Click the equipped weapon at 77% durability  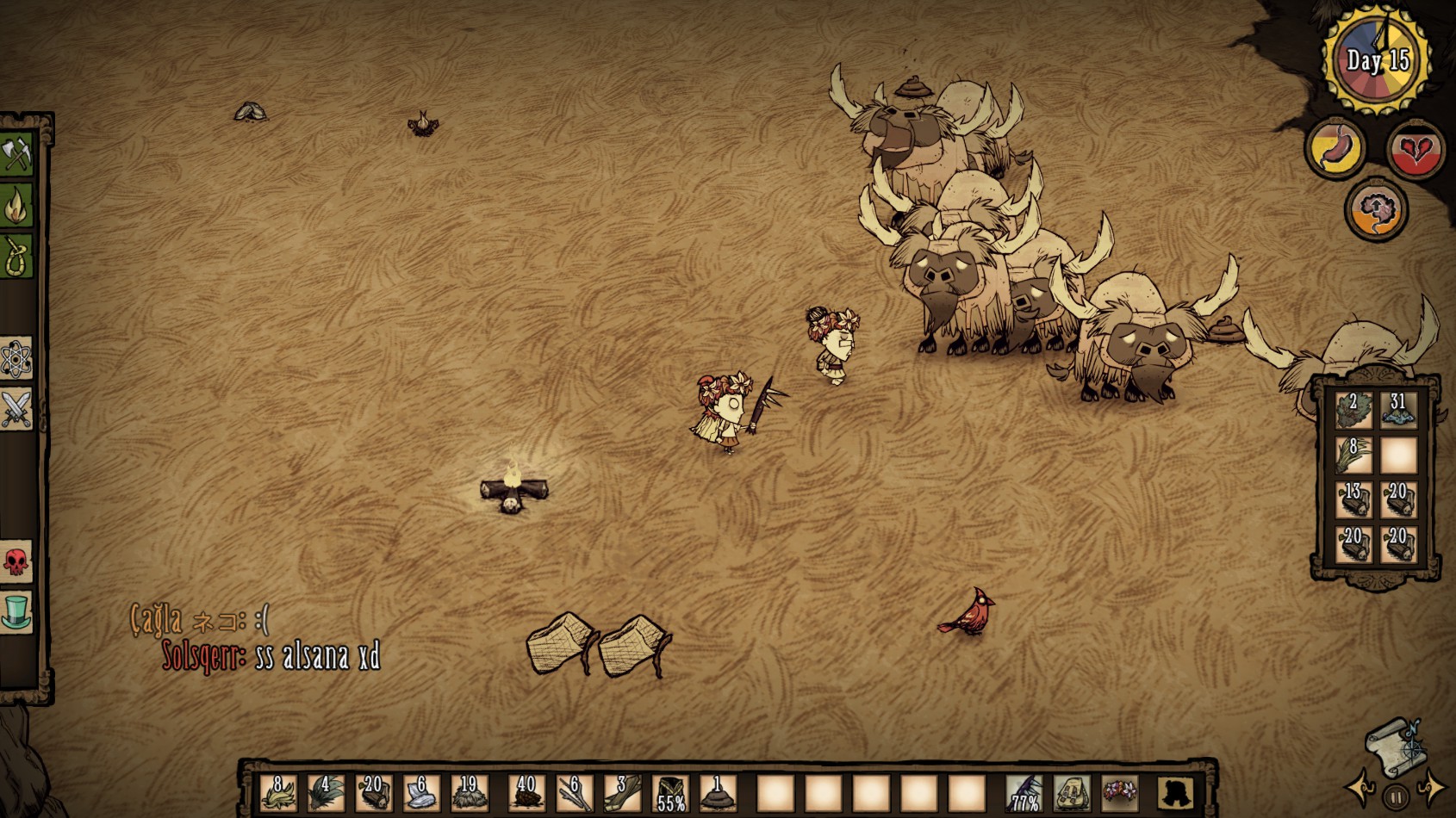pyautogui.click(x=1024, y=792)
